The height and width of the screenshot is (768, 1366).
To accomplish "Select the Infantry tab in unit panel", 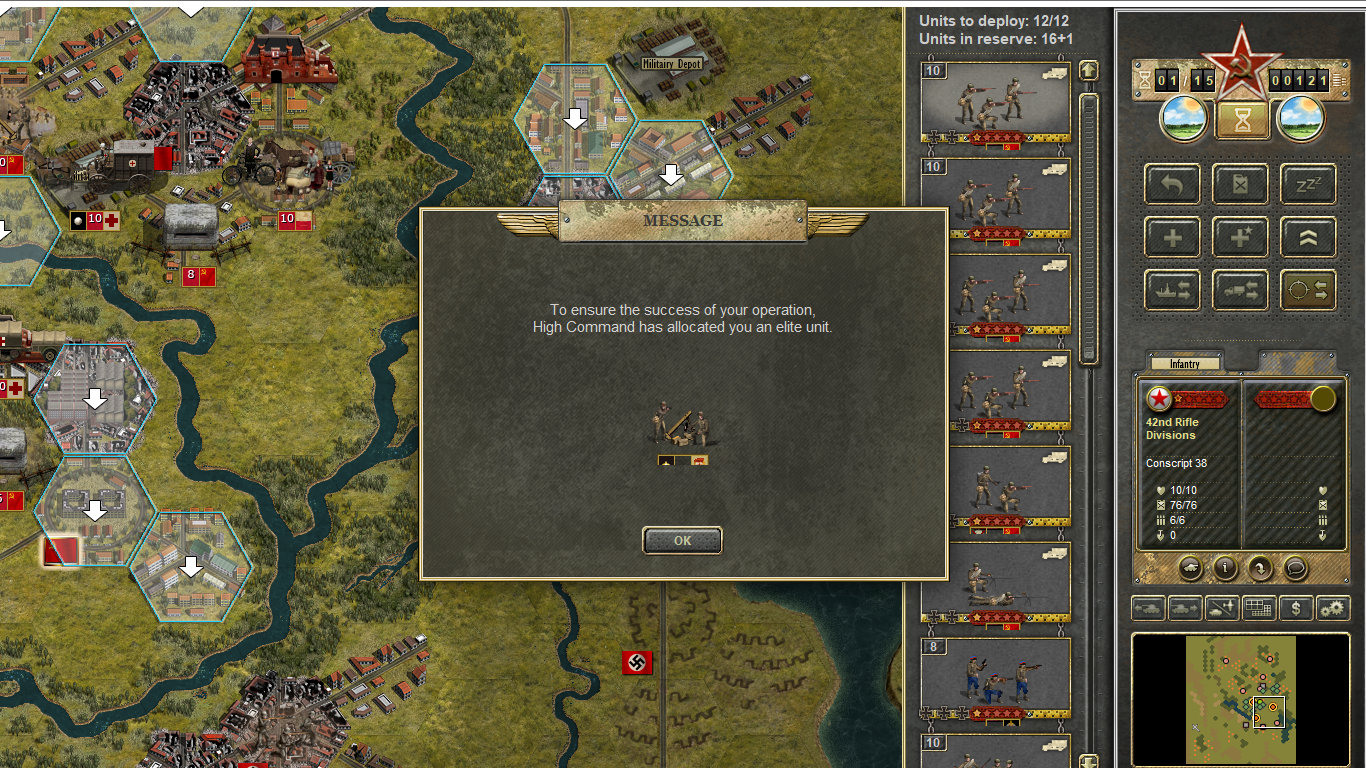I will coord(1184,364).
